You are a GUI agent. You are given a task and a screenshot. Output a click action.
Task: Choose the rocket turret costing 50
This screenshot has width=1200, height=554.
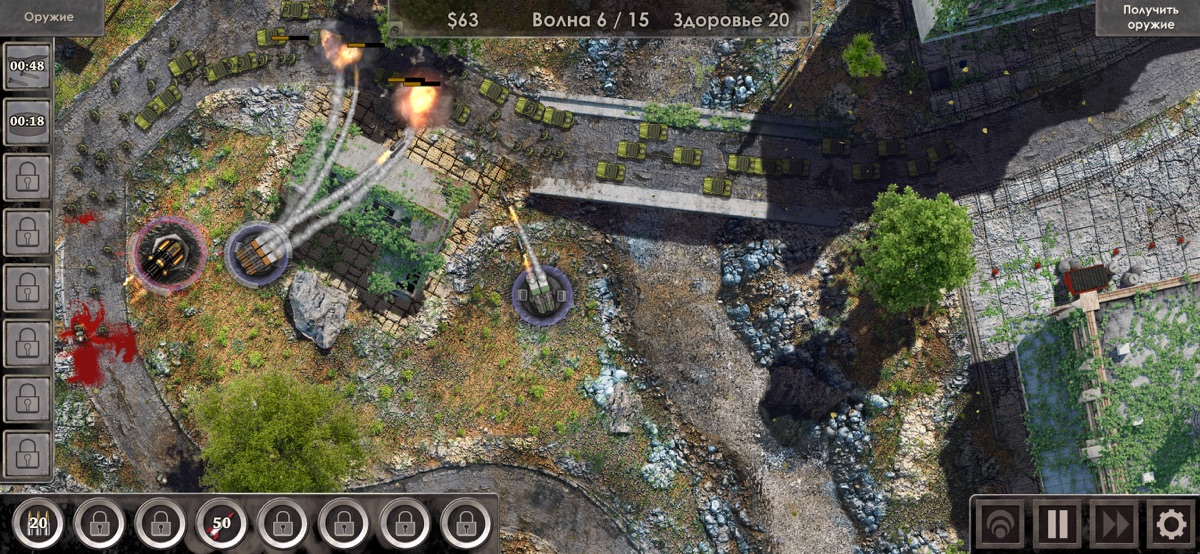click(x=221, y=521)
